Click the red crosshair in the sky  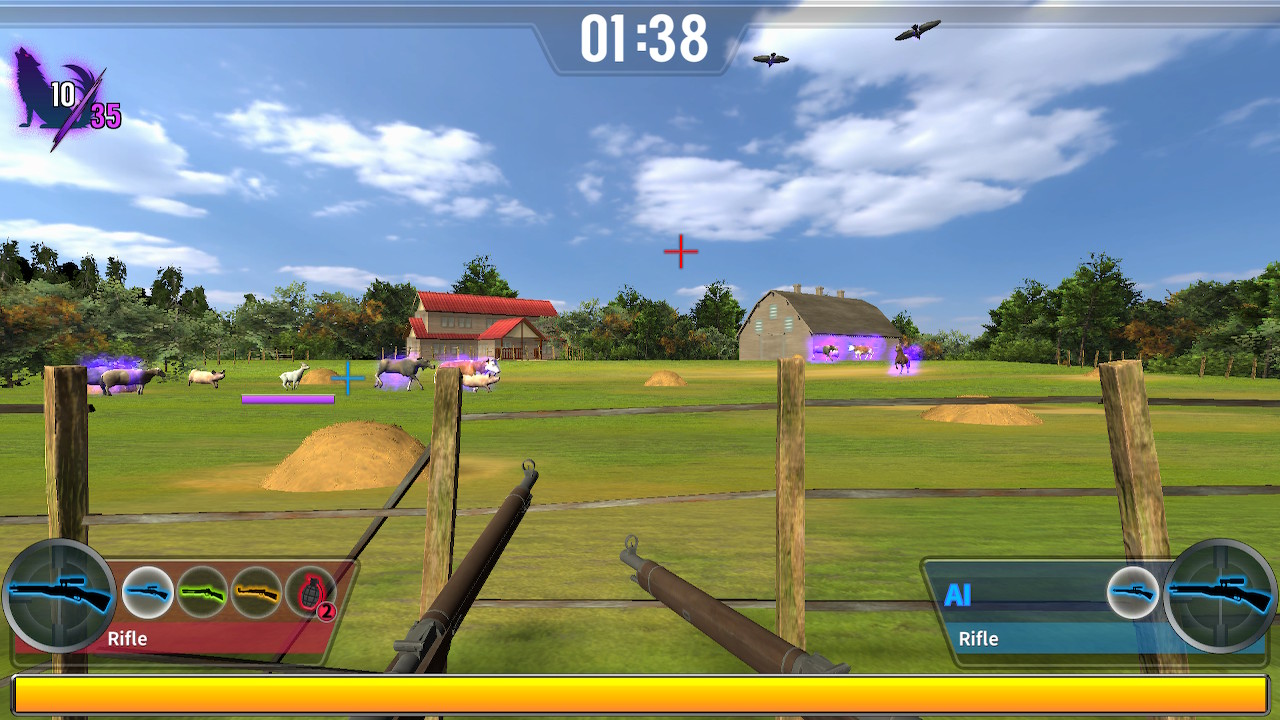[681, 252]
